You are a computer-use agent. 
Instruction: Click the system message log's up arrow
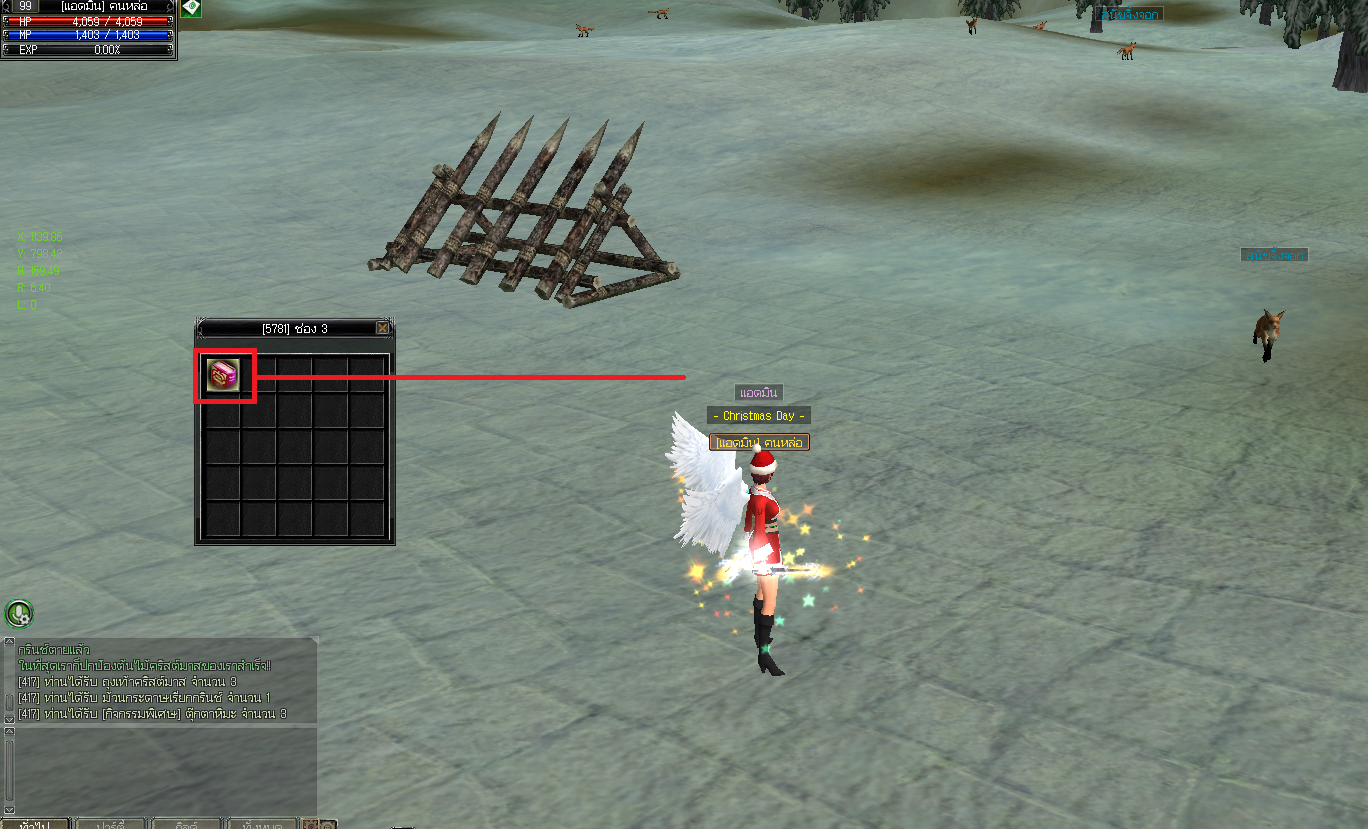point(10,643)
